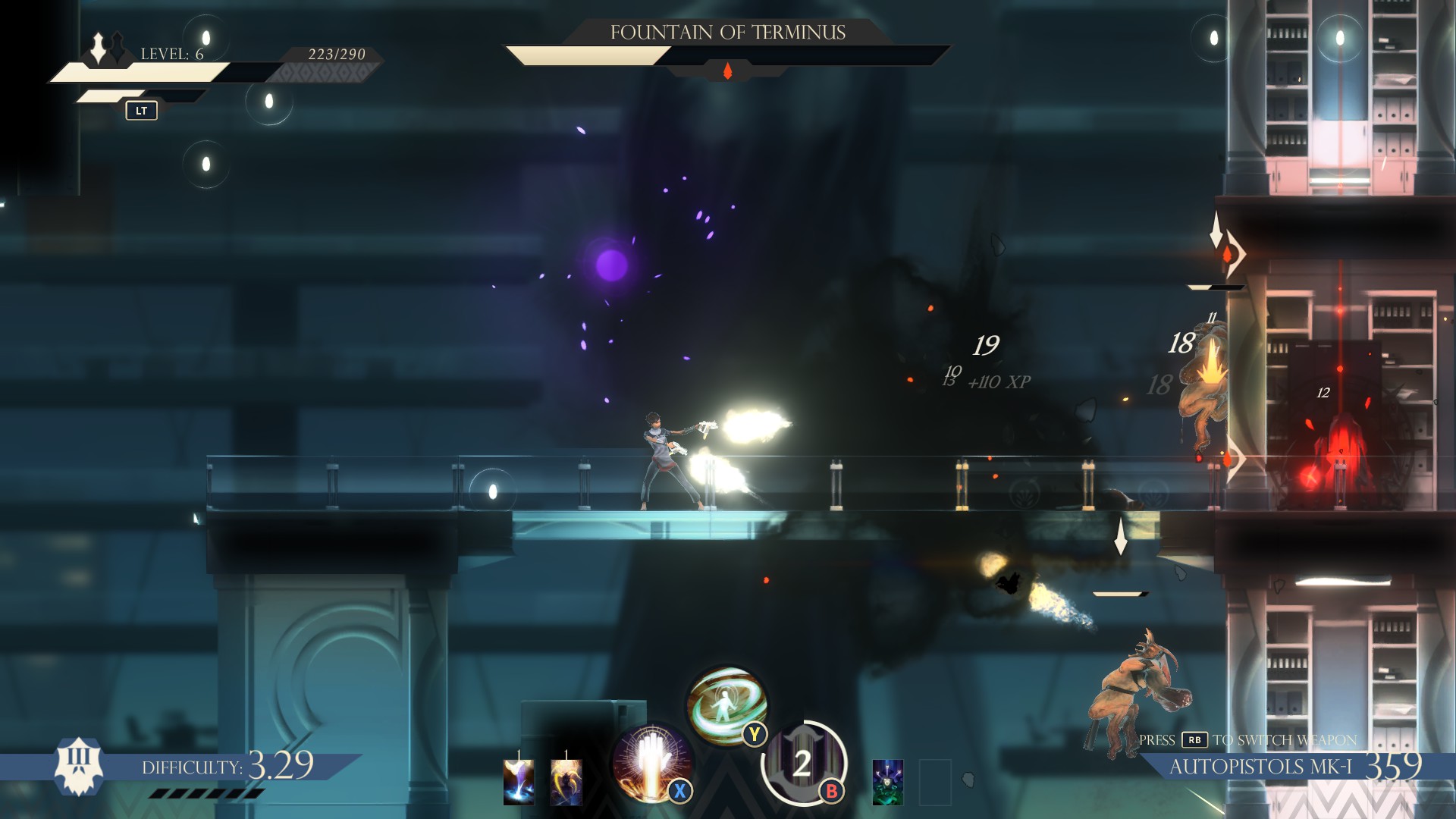Click the difficulty skull emblem
1456x819 pixels.
[x=79, y=766]
